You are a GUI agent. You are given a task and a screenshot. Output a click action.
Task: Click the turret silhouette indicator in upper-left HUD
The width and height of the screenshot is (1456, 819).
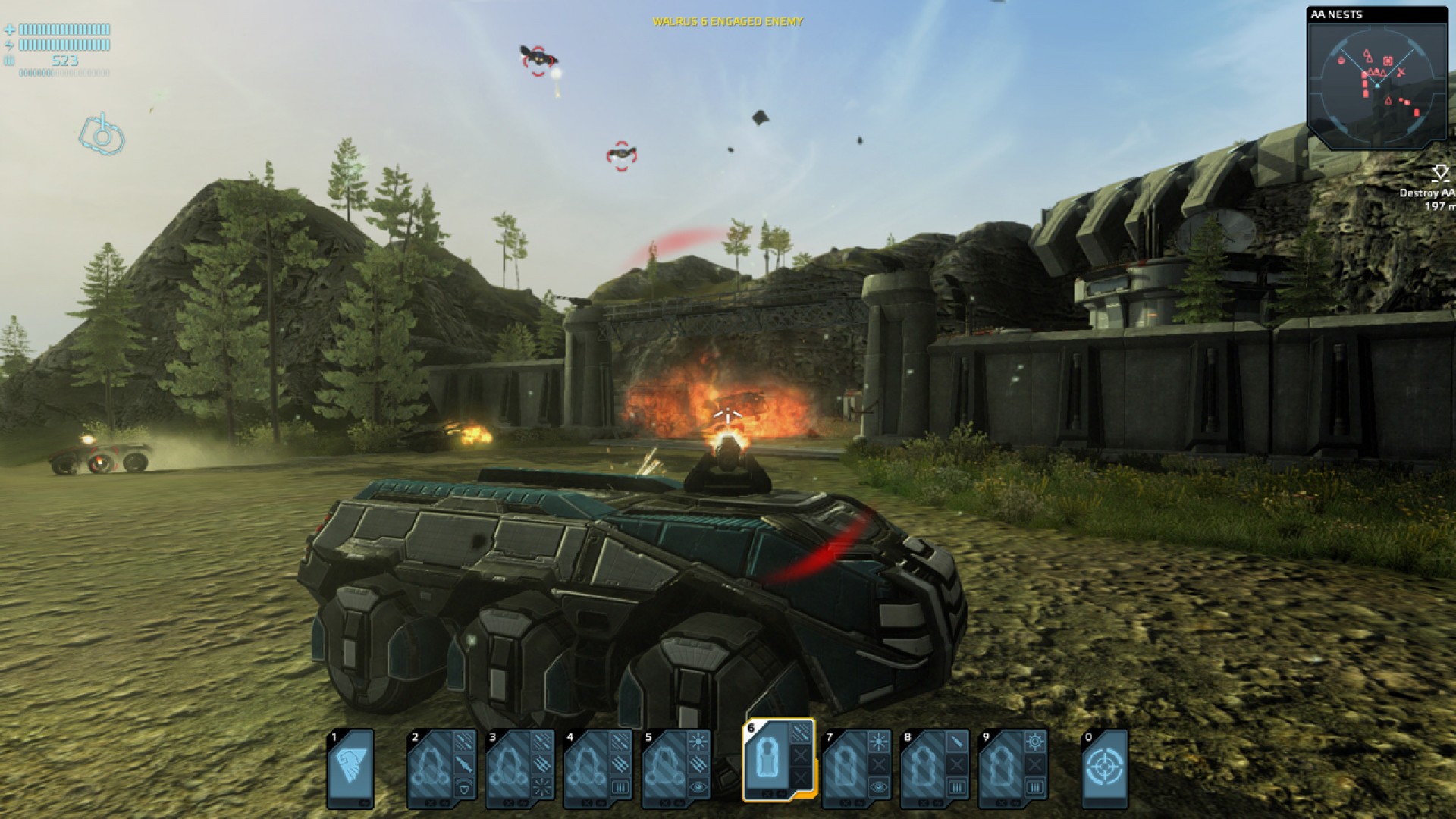tap(102, 136)
